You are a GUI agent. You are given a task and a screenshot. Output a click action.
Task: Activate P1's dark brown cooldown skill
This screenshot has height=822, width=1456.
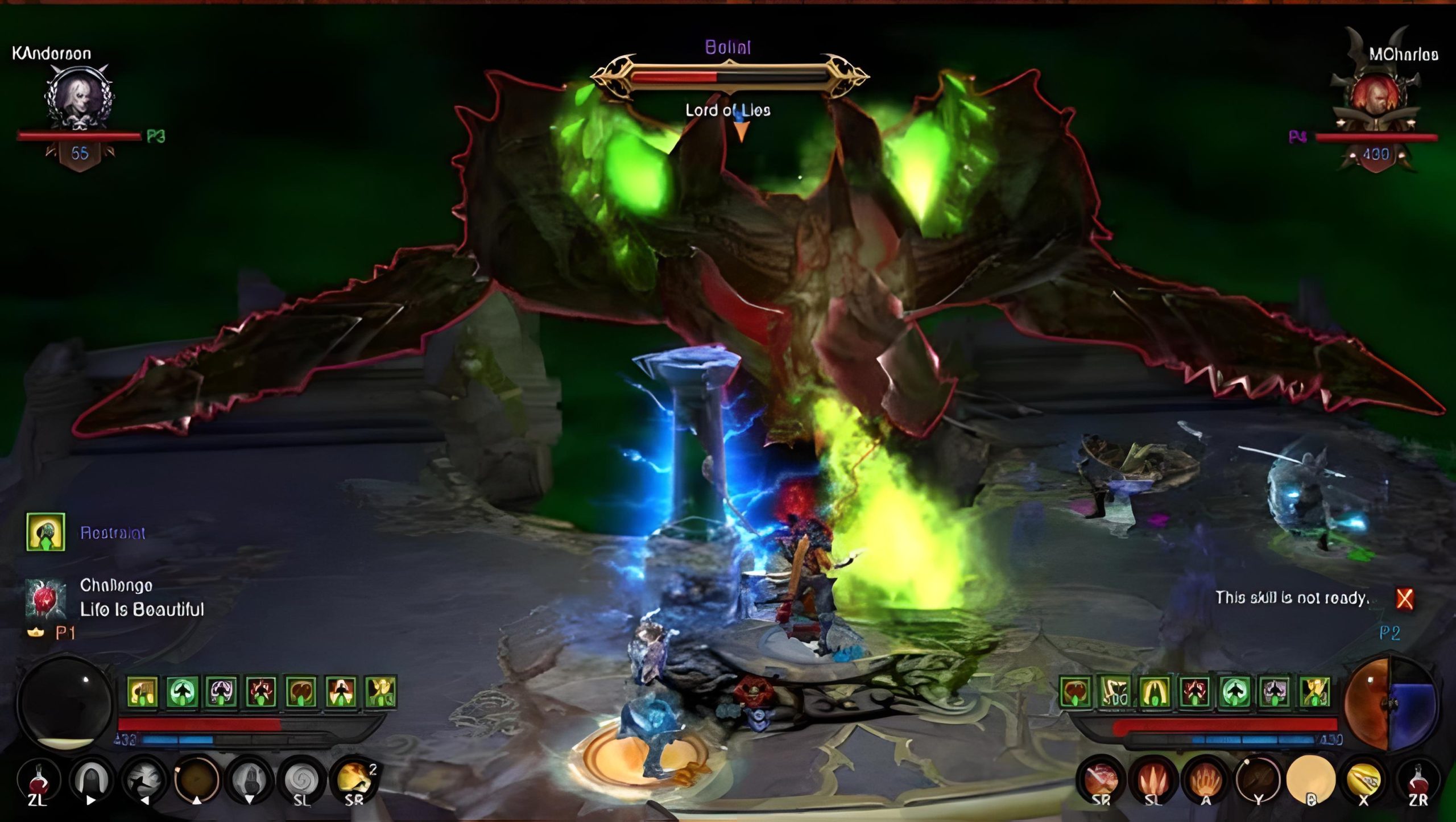coord(197,779)
